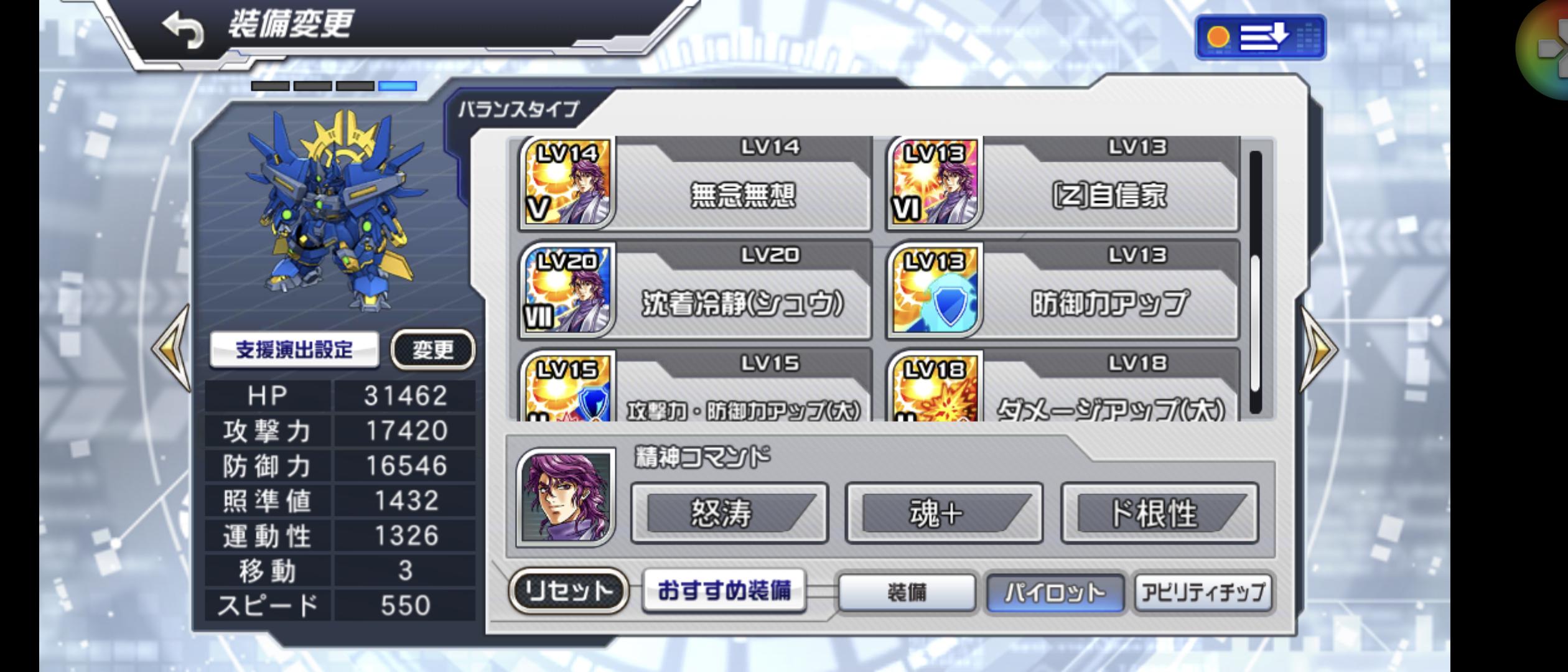Show previous unit with left arrow
The height and width of the screenshot is (672, 1568).
coord(172,348)
